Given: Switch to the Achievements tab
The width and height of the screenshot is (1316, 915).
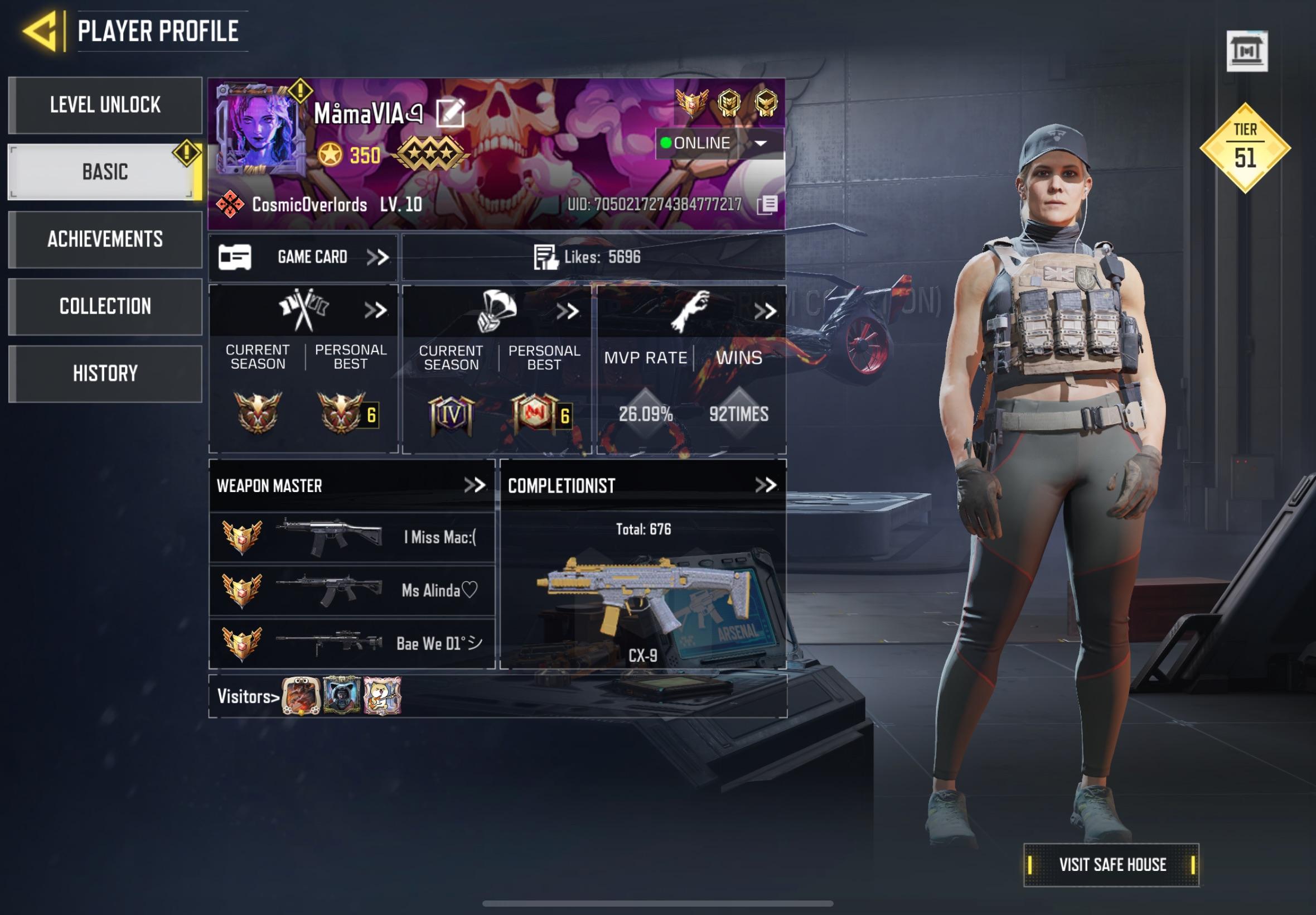Looking at the screenshot, I should click(105, 240).
